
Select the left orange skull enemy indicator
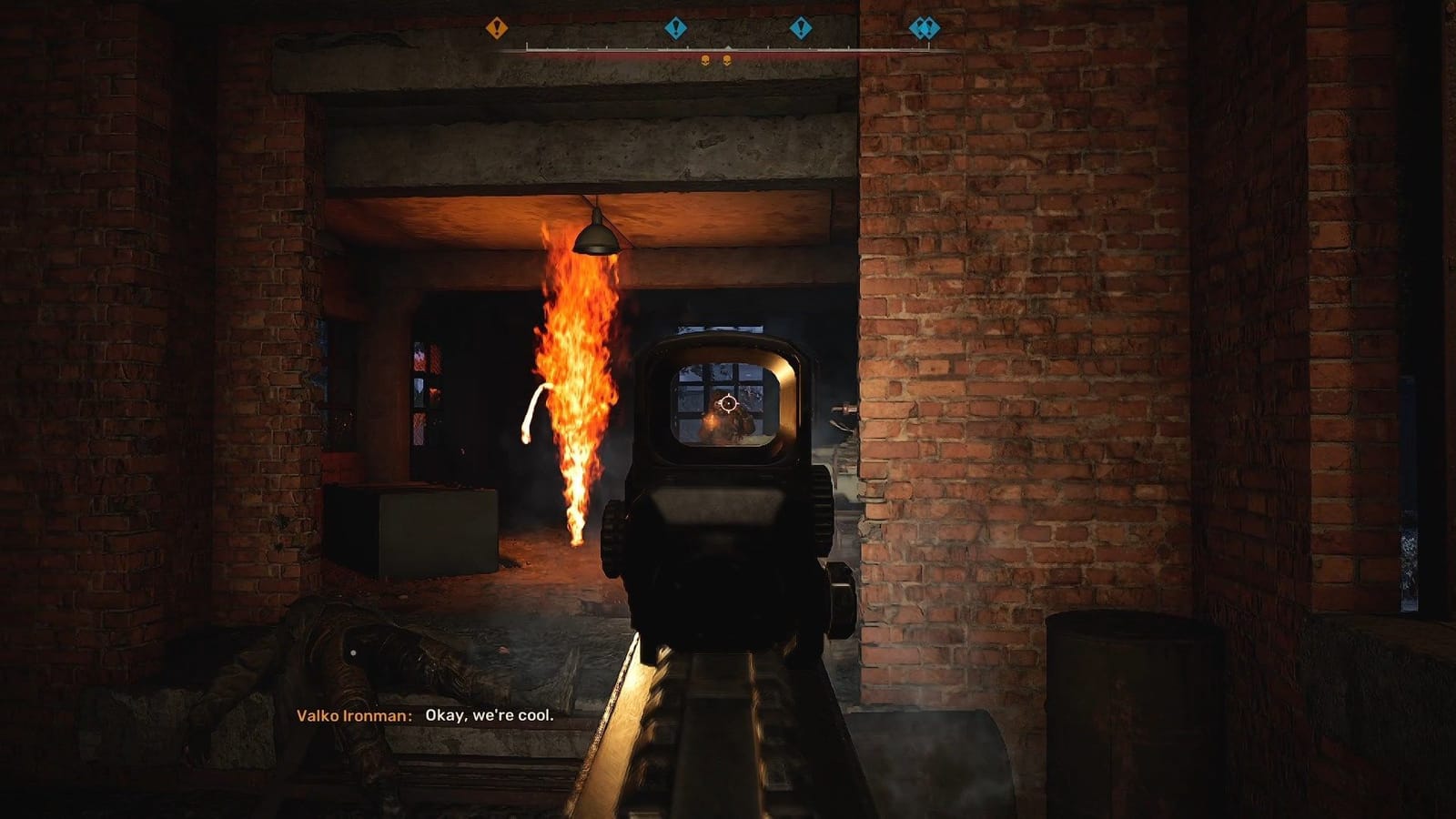pyautogui.click(x=704, y=61)
